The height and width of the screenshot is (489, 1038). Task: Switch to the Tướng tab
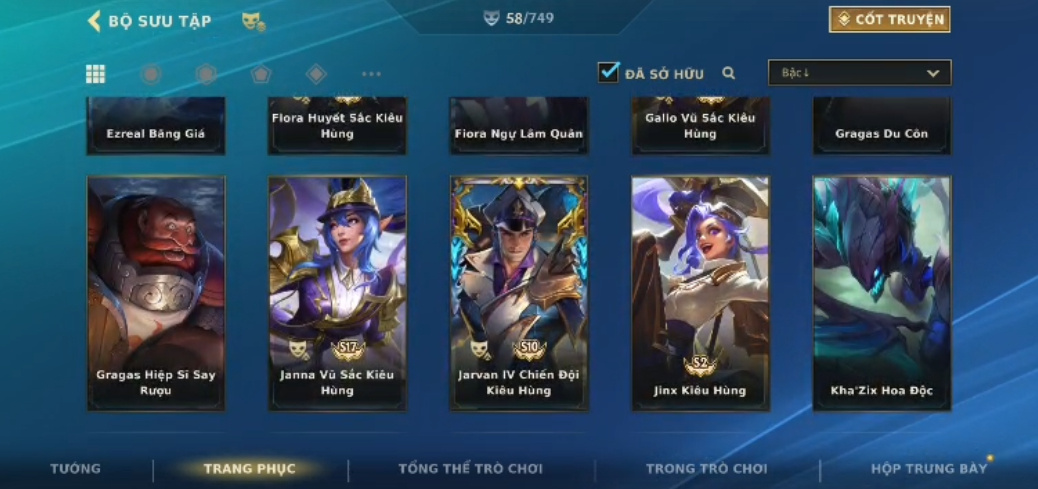(x=75, y=468)
